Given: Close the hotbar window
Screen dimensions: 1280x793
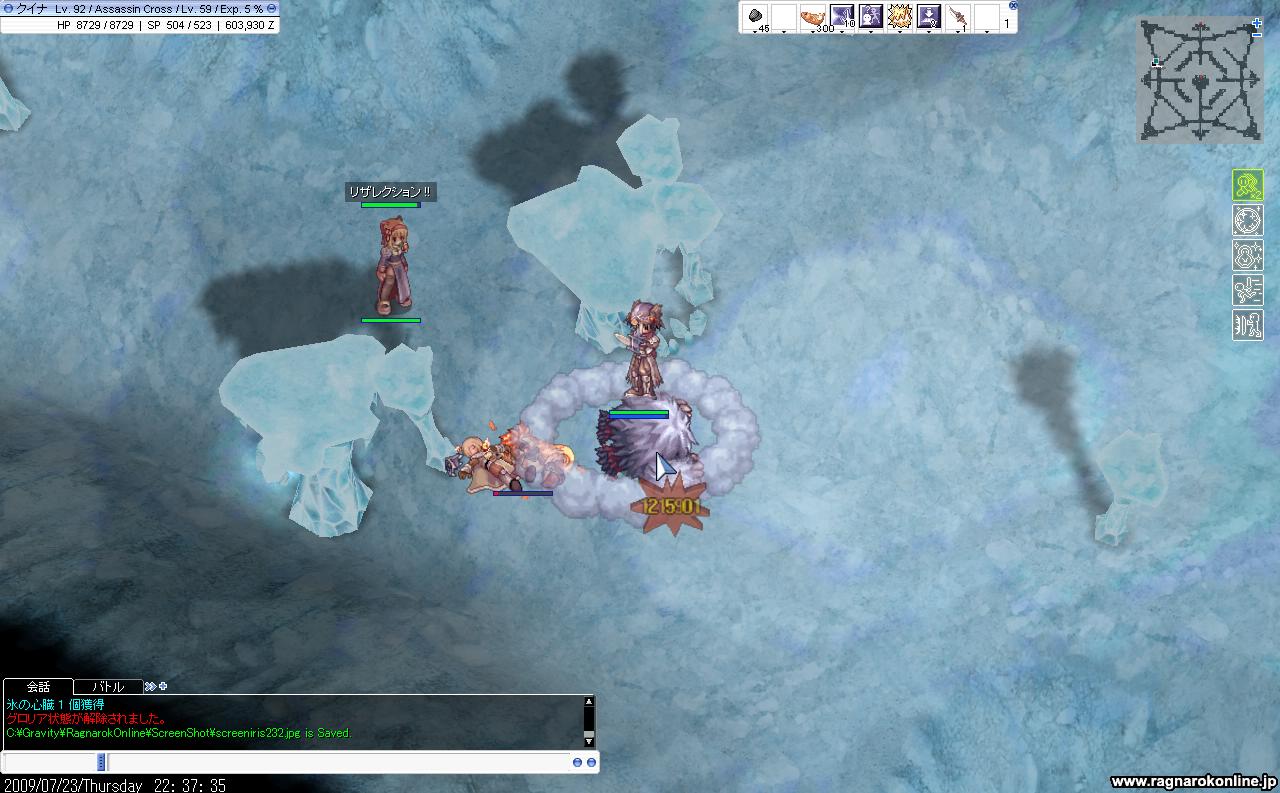Looking at the screenshot, I should tap(1012, 5).
